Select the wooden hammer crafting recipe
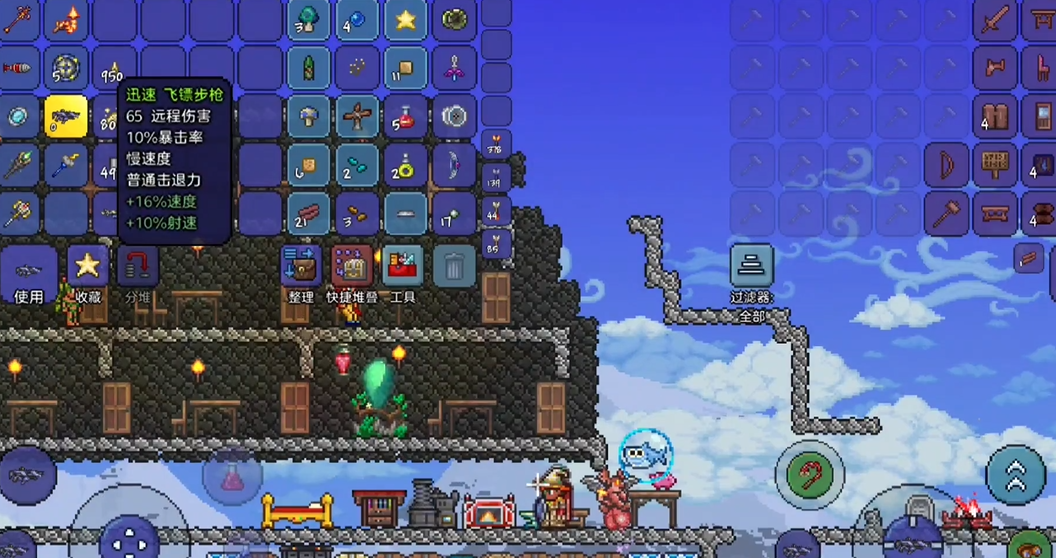Screen dimensions: 1056x558 tap(946, 213)
